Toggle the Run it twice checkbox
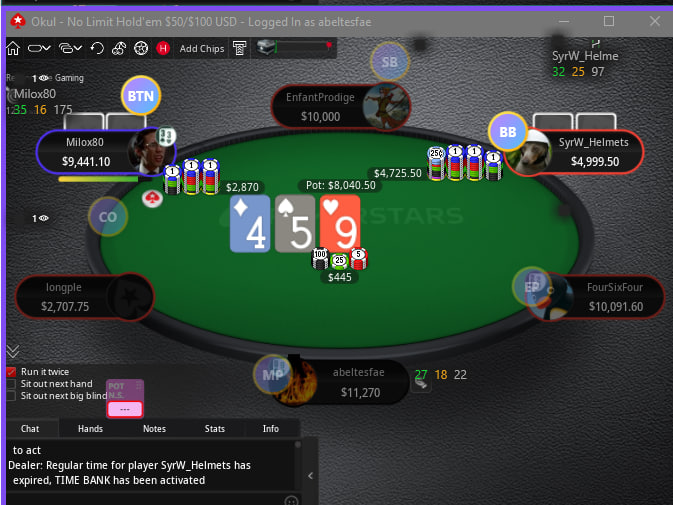This screenshot has width=673, height=505. tap(11, 371)
